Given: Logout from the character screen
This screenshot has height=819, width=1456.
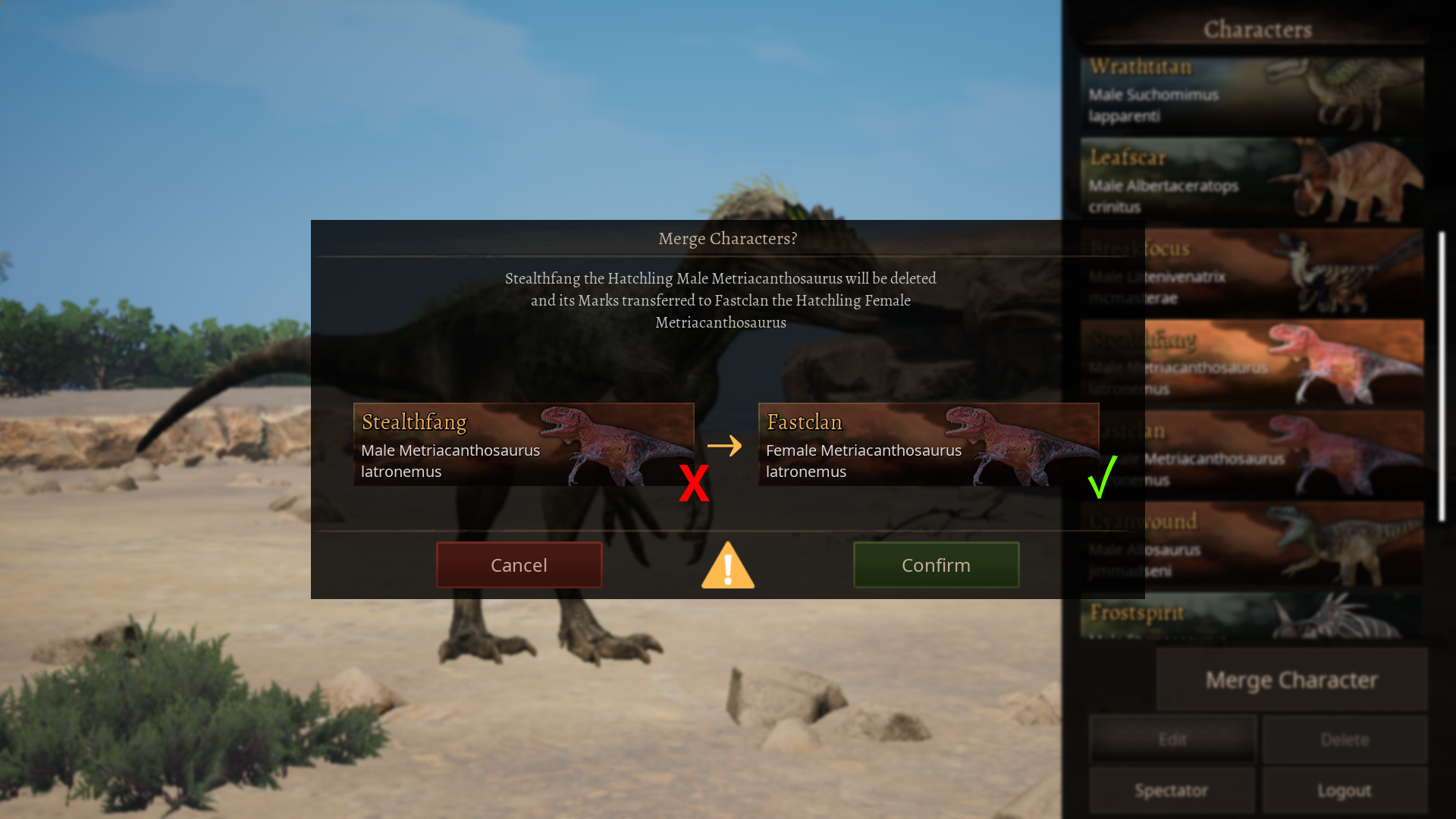Looking at the screenshot, I should [x=1344, y=790].
